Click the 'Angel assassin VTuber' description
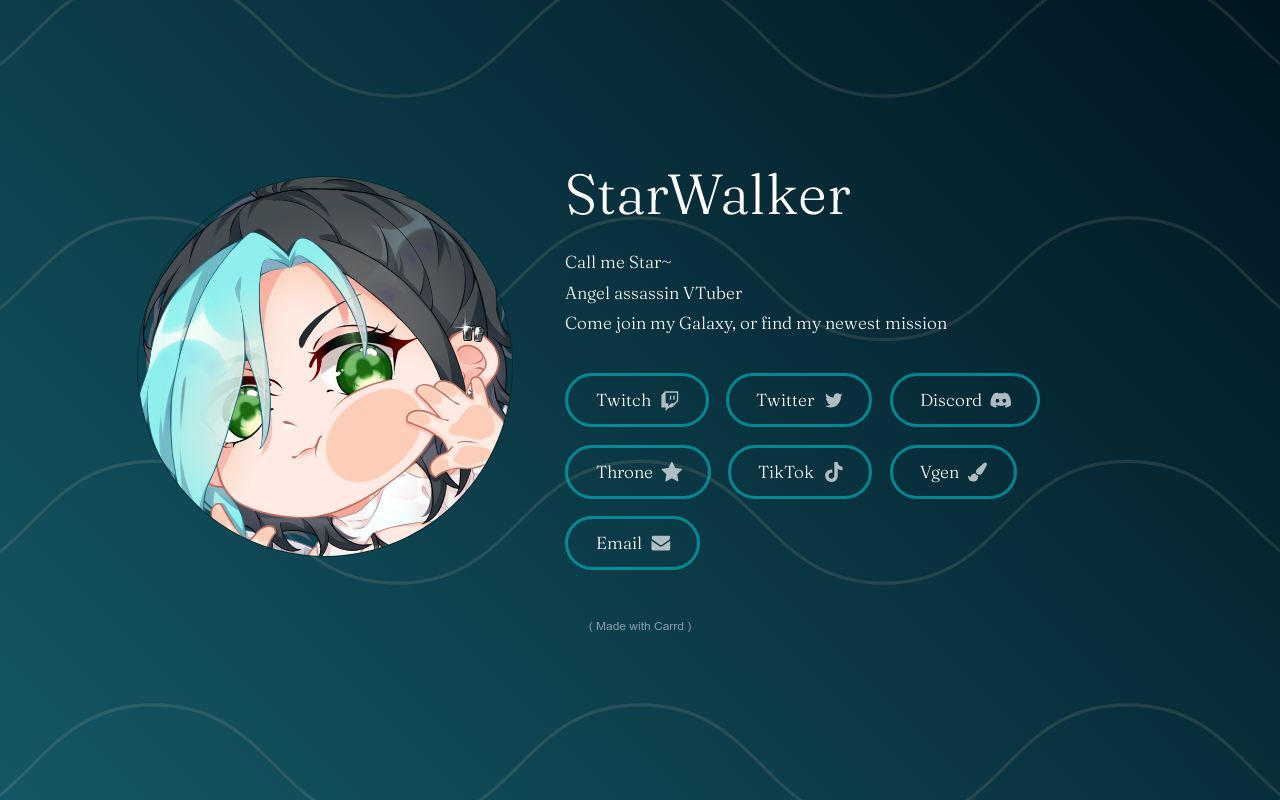This screenshot has height=800, width=1280. (653, 293)
